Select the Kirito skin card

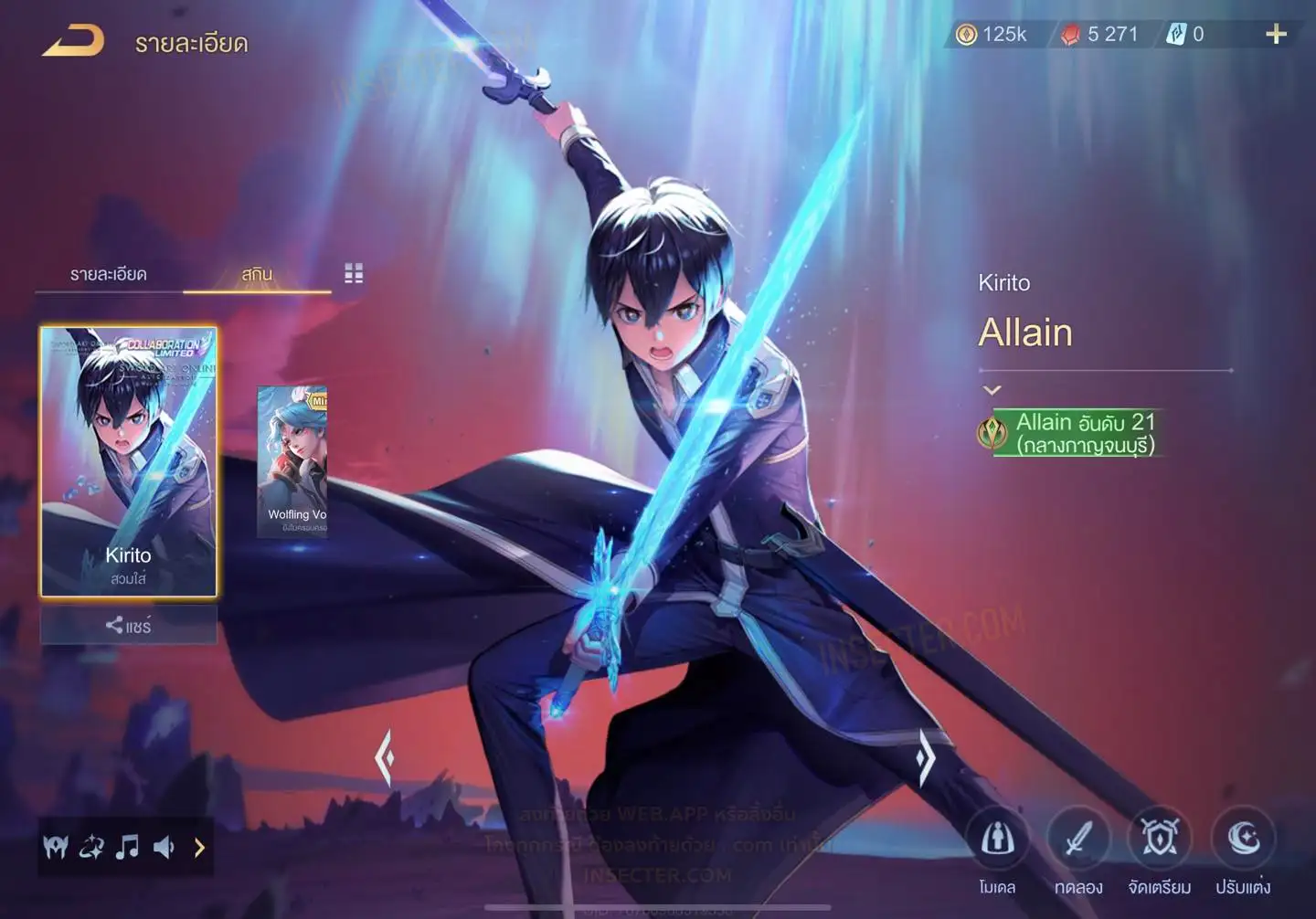point(129,461)
